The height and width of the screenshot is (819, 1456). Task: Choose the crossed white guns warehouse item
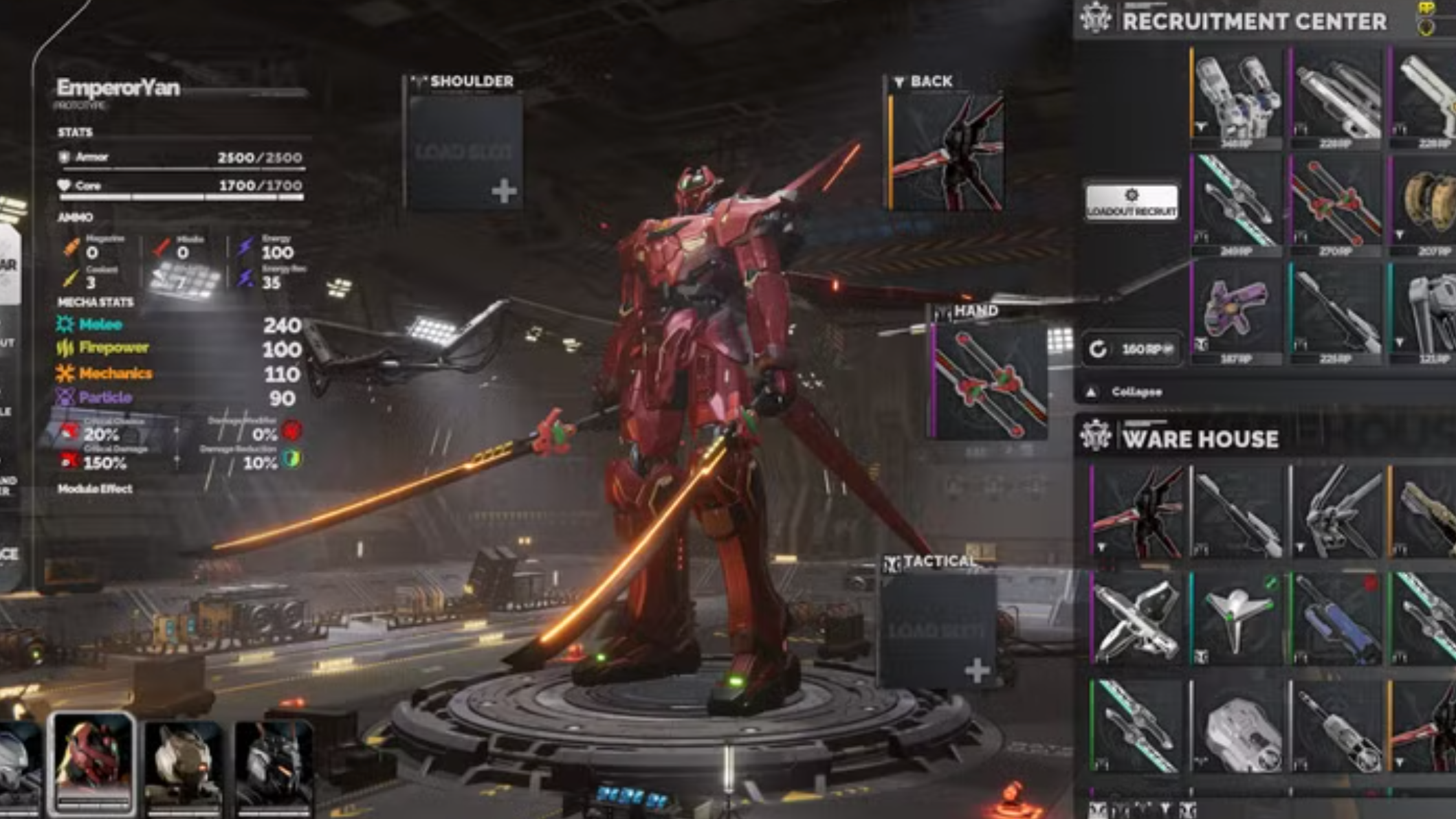pyautogui.click(x=1138, y=618)
